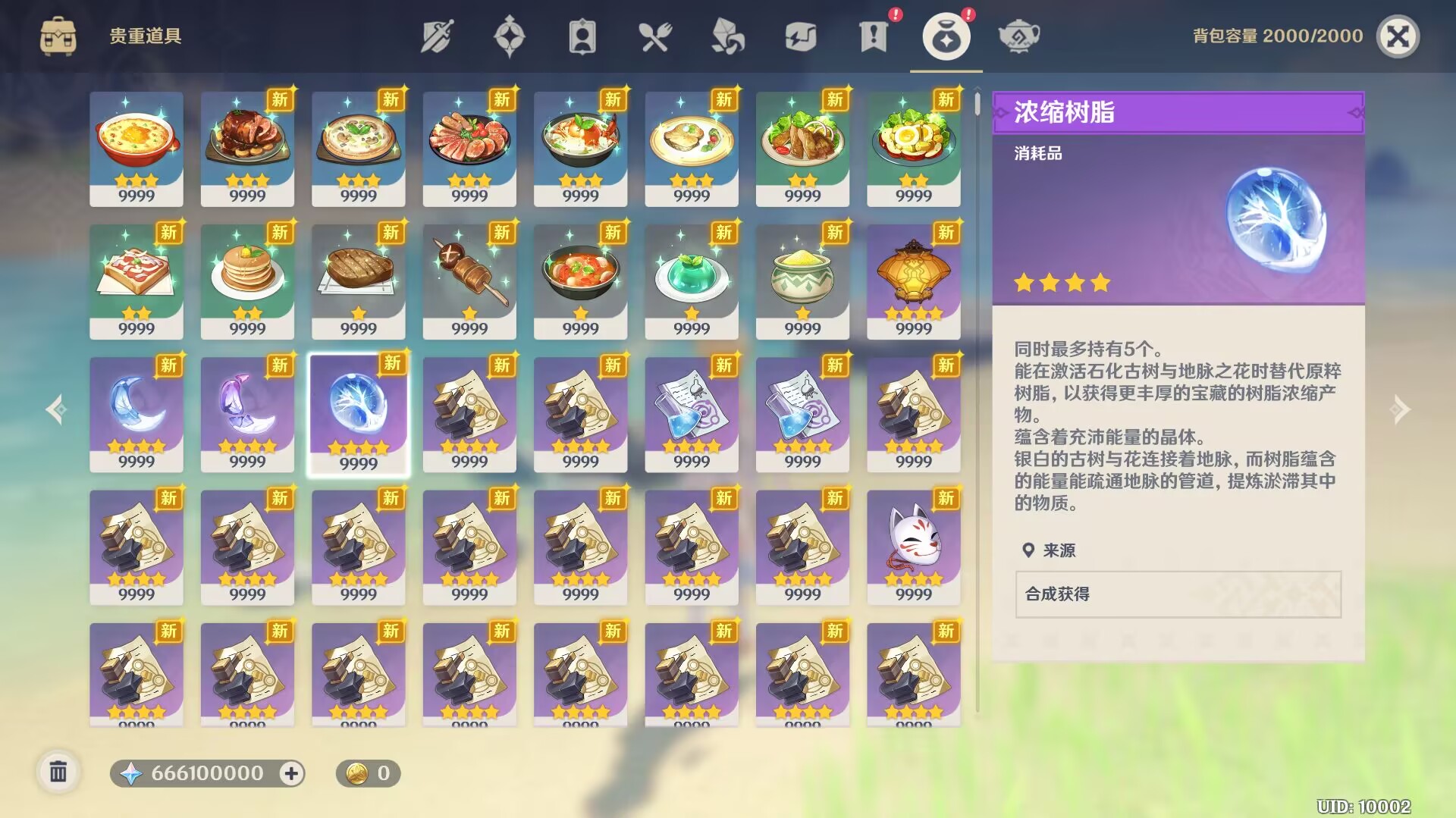
Task: Open the Gadgets inventory tab
Action: (x=802, y=35)
